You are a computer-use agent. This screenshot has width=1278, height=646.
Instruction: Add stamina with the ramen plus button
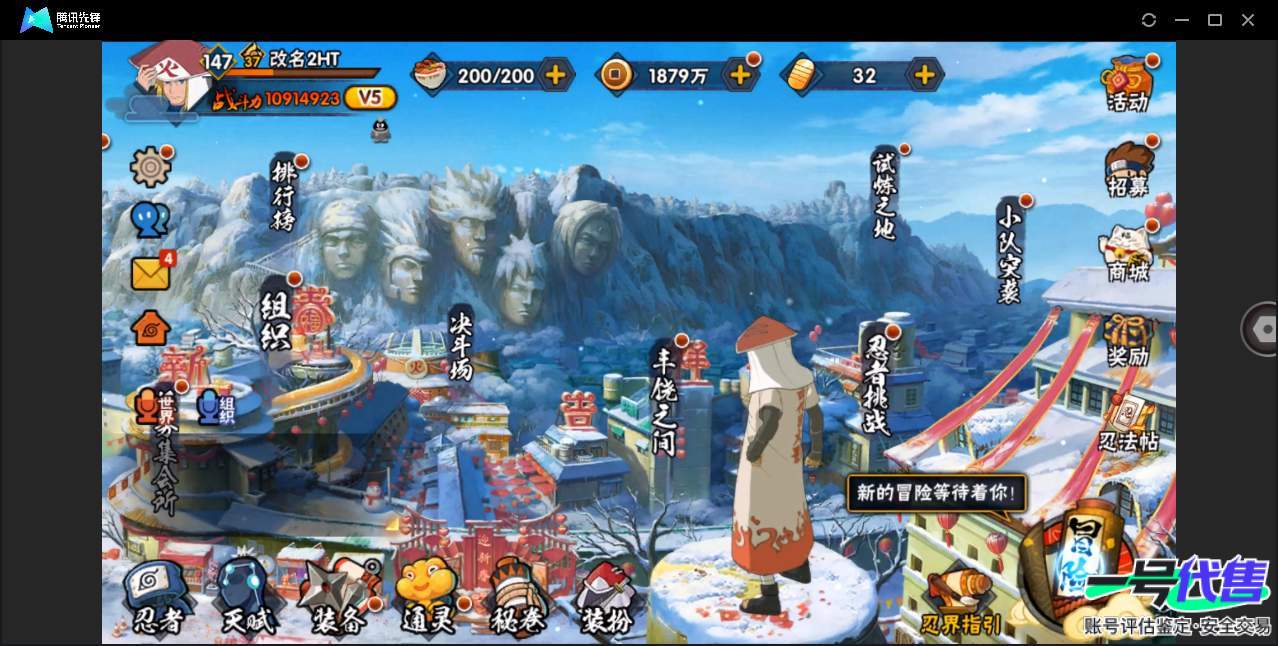click(x=555, y=75)
